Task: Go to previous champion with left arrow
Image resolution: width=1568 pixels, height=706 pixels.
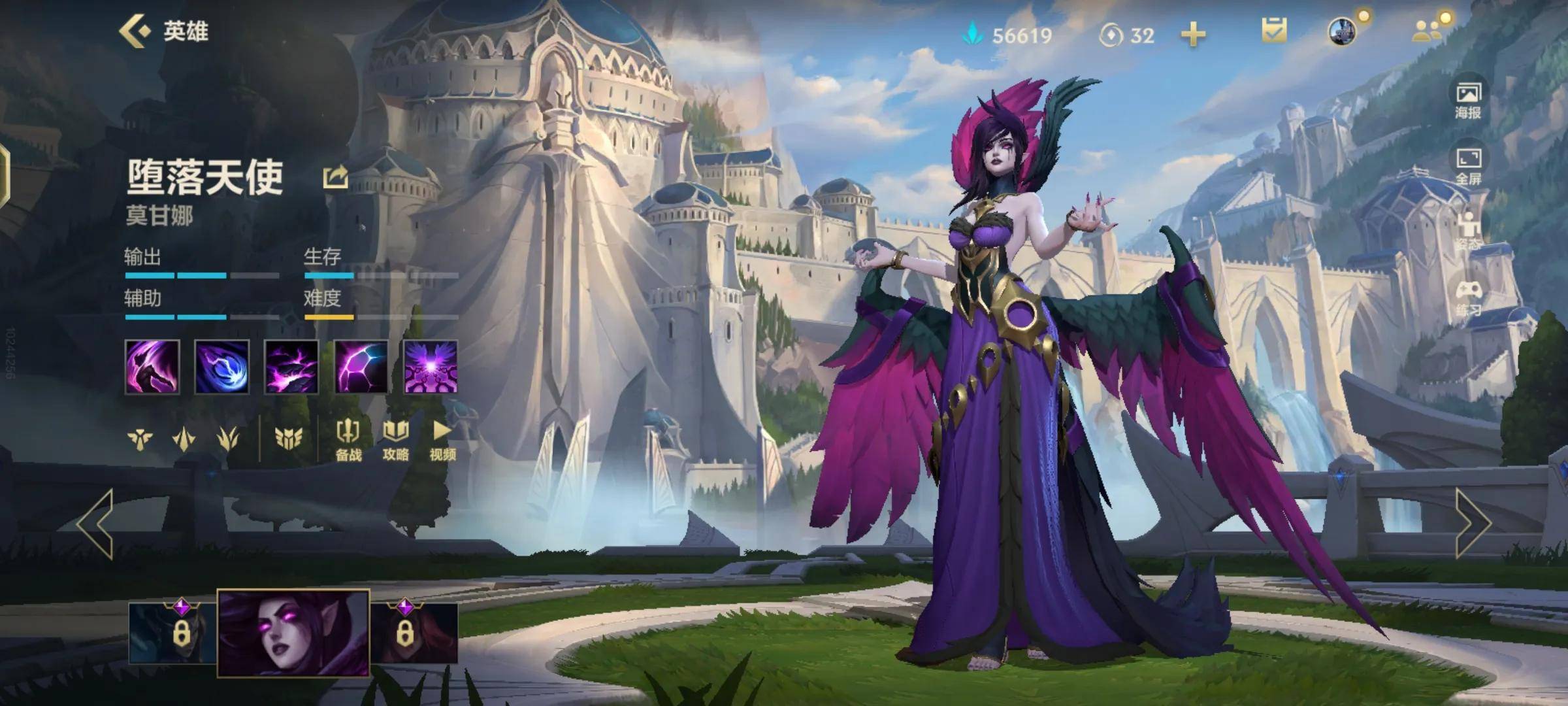Action: [x=96, y=523]
